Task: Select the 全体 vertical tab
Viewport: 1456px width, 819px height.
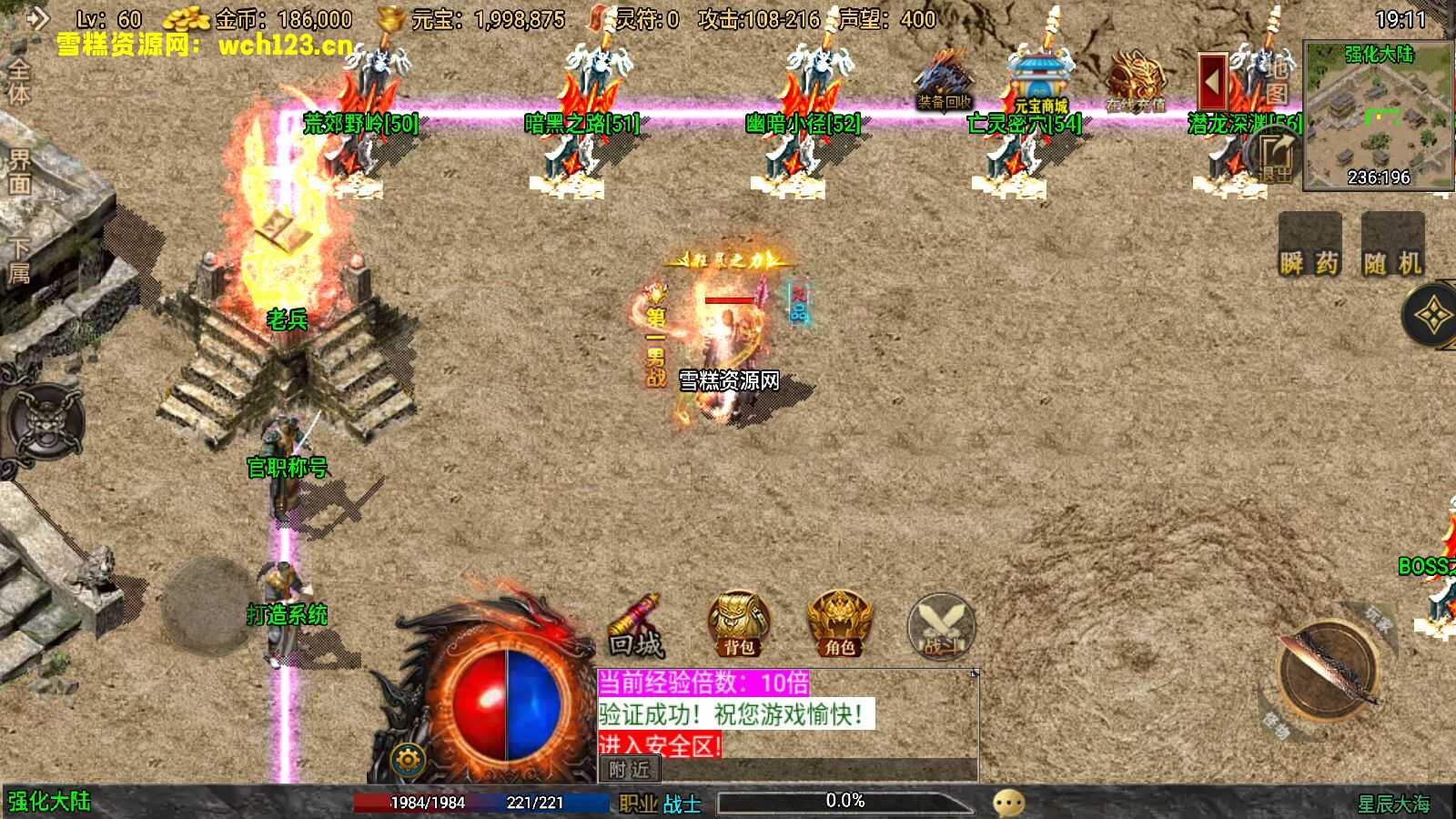Action: (x=18, y=82)
